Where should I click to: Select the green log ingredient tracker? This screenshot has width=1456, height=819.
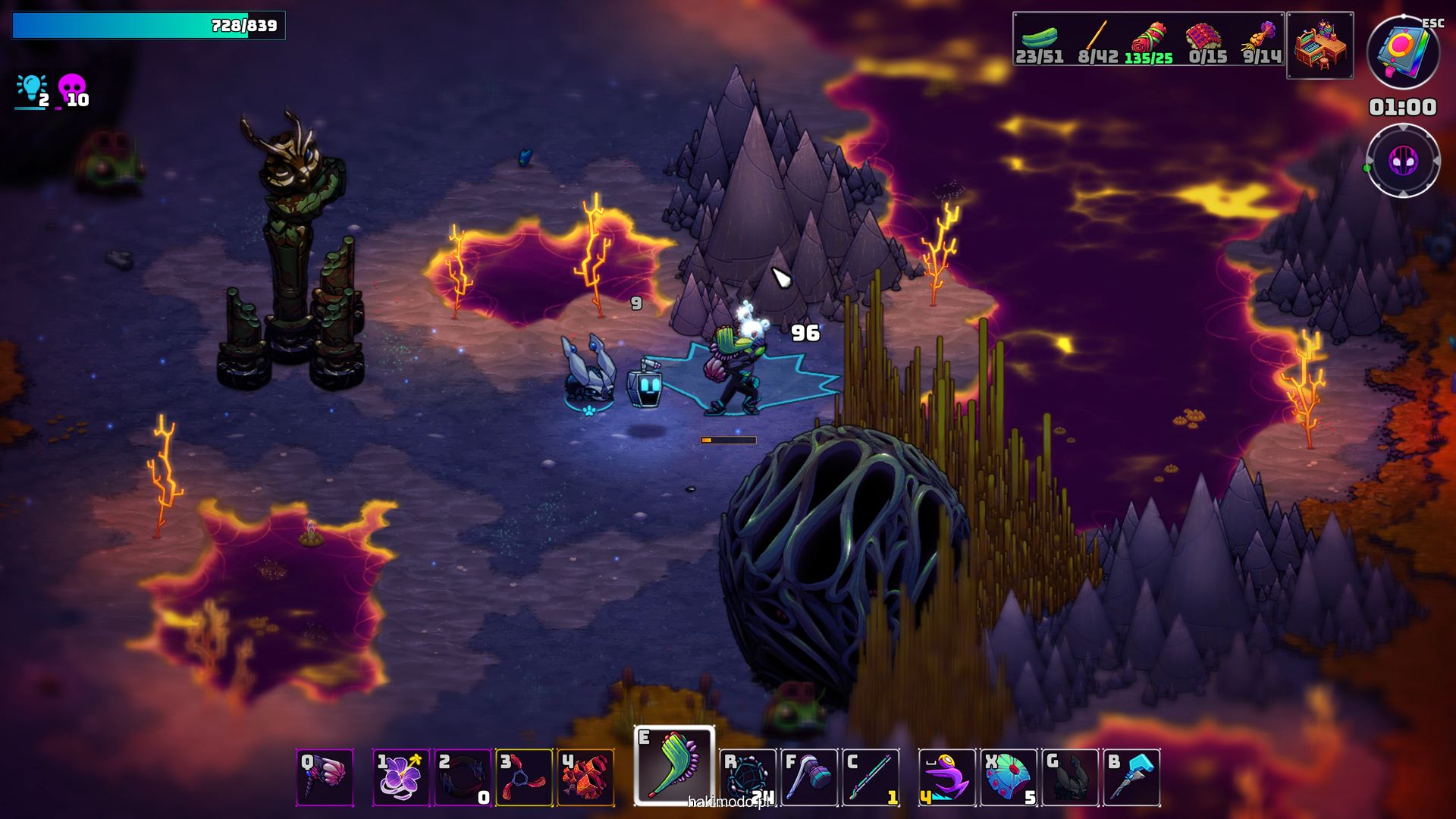click(1039, 39)
